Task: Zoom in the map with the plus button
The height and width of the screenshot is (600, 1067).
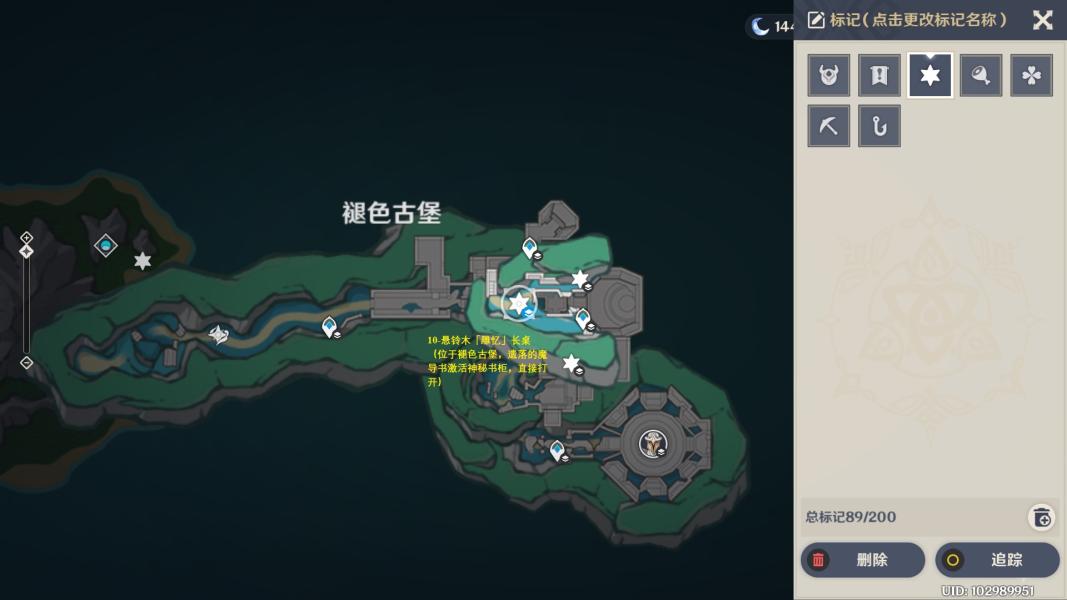Action: [x=27, y=238]
